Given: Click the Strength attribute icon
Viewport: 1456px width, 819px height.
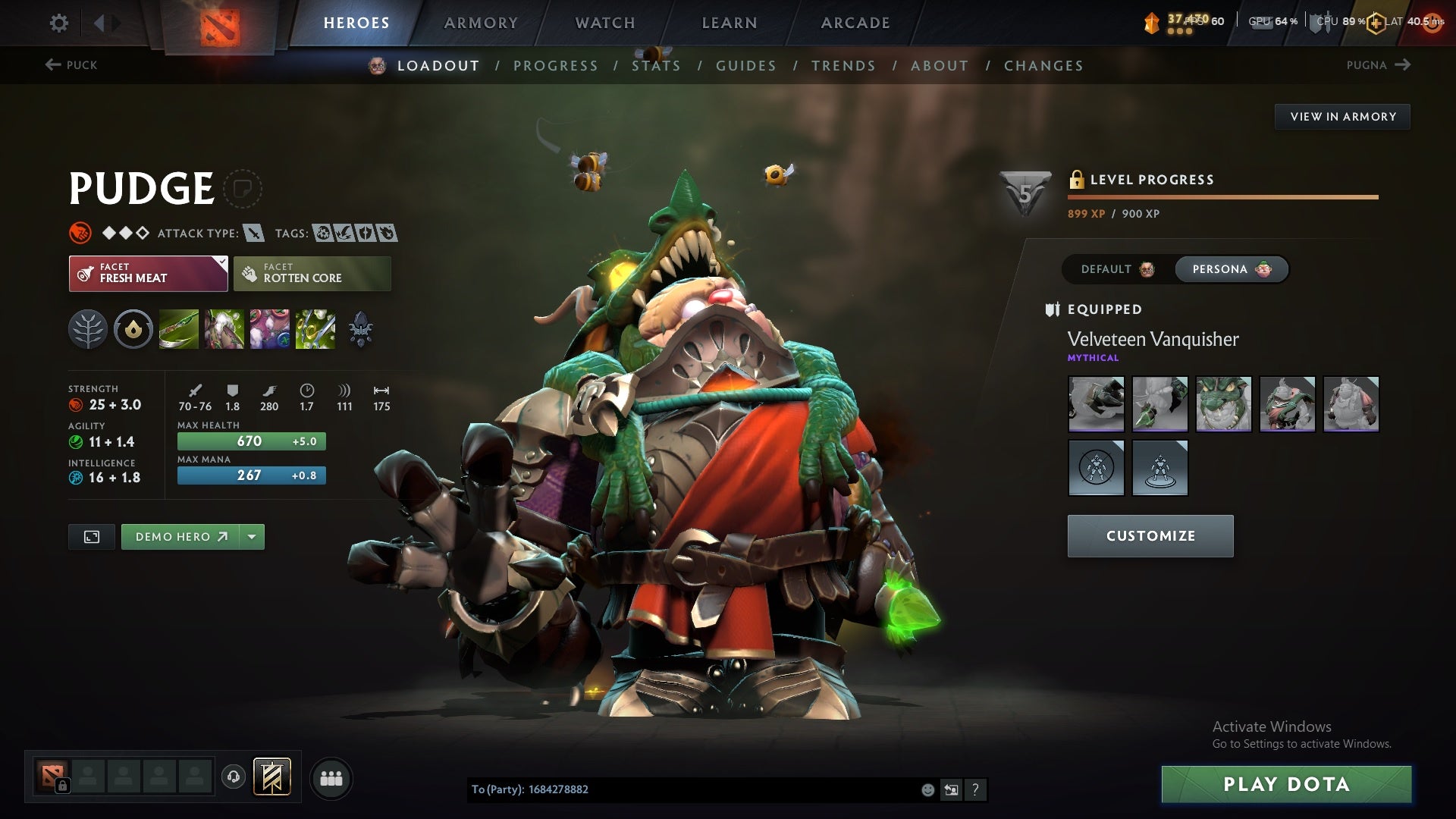Looking at the screenshot, I should point(77,405).
